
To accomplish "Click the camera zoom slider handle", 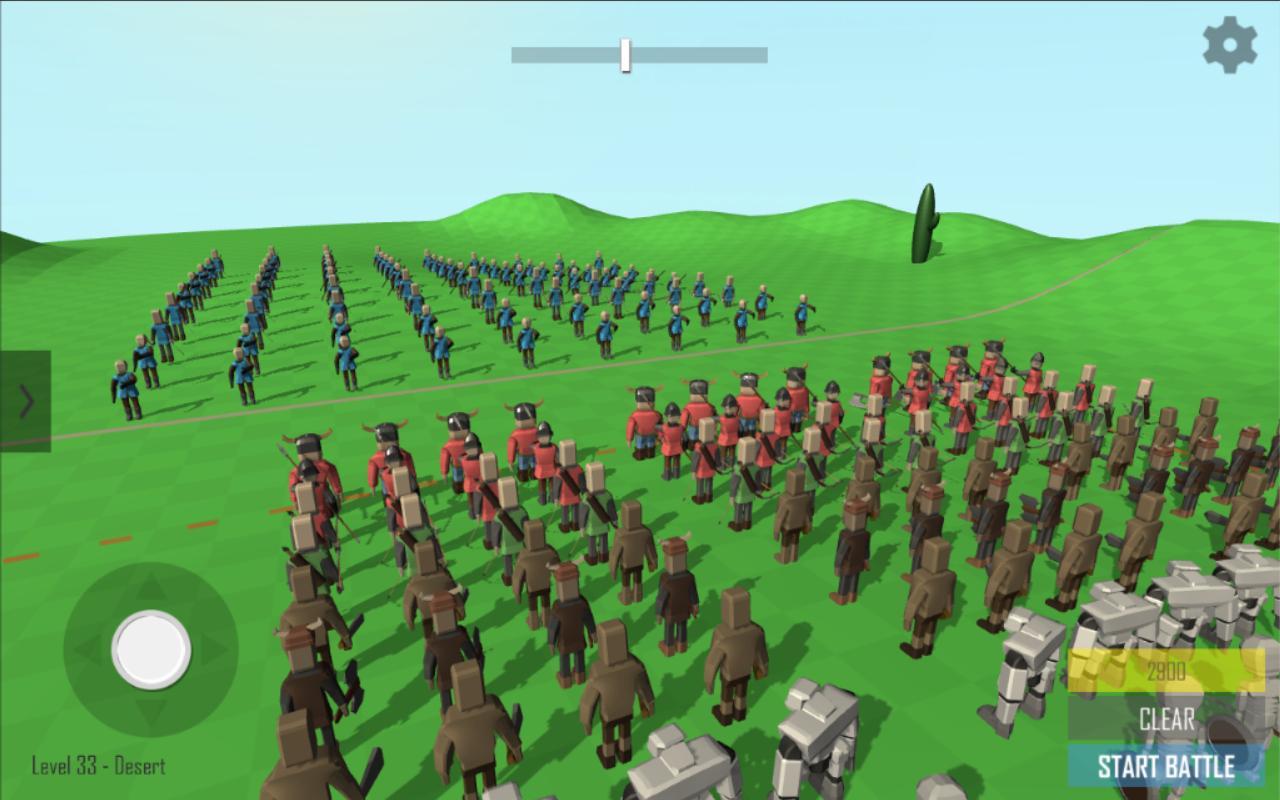I will tap(625, 56).
